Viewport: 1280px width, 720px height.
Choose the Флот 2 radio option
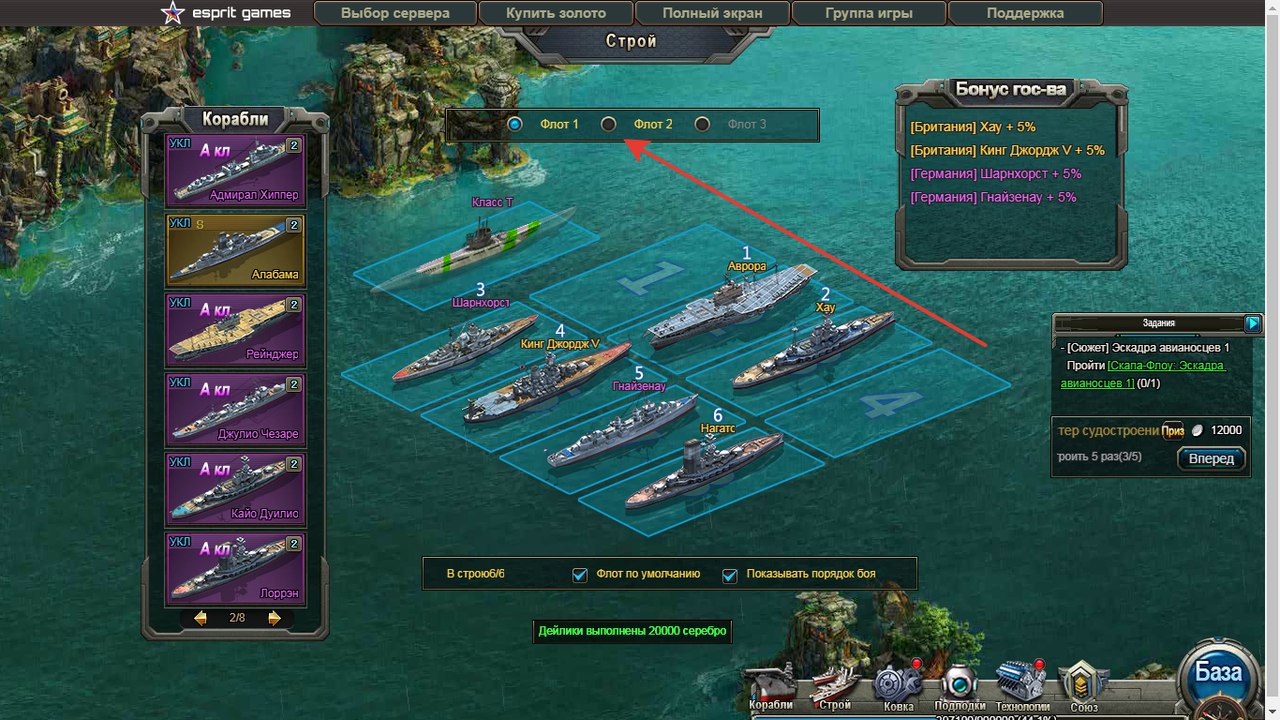(608, 124)
